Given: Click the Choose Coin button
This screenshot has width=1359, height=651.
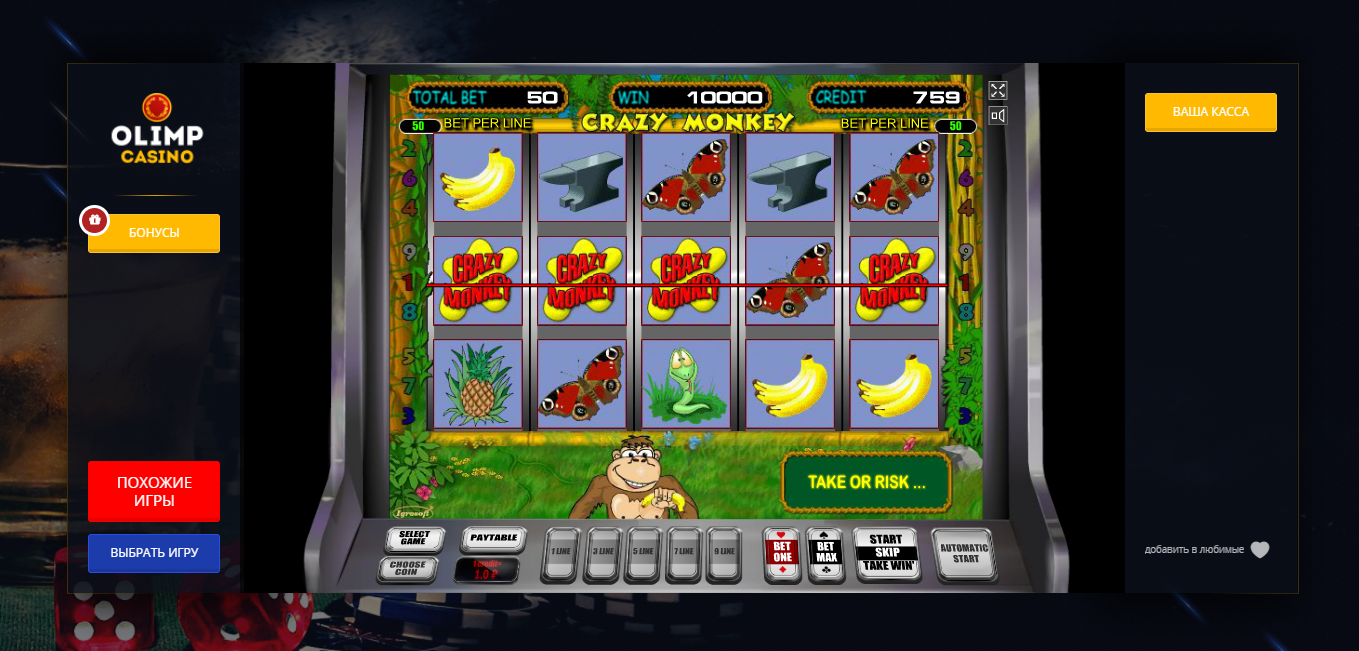Looking at the screenshot, I should click(407, 570).
